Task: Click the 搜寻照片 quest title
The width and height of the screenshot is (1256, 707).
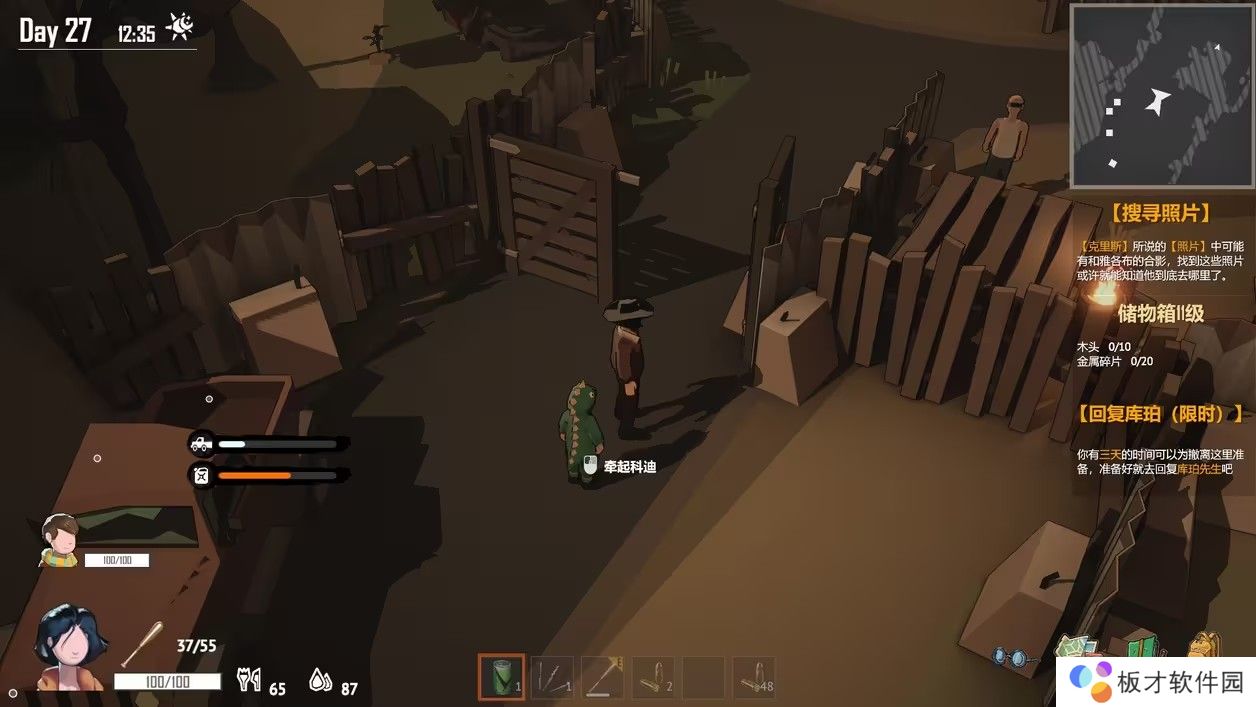Action: tap(1160, 213)
